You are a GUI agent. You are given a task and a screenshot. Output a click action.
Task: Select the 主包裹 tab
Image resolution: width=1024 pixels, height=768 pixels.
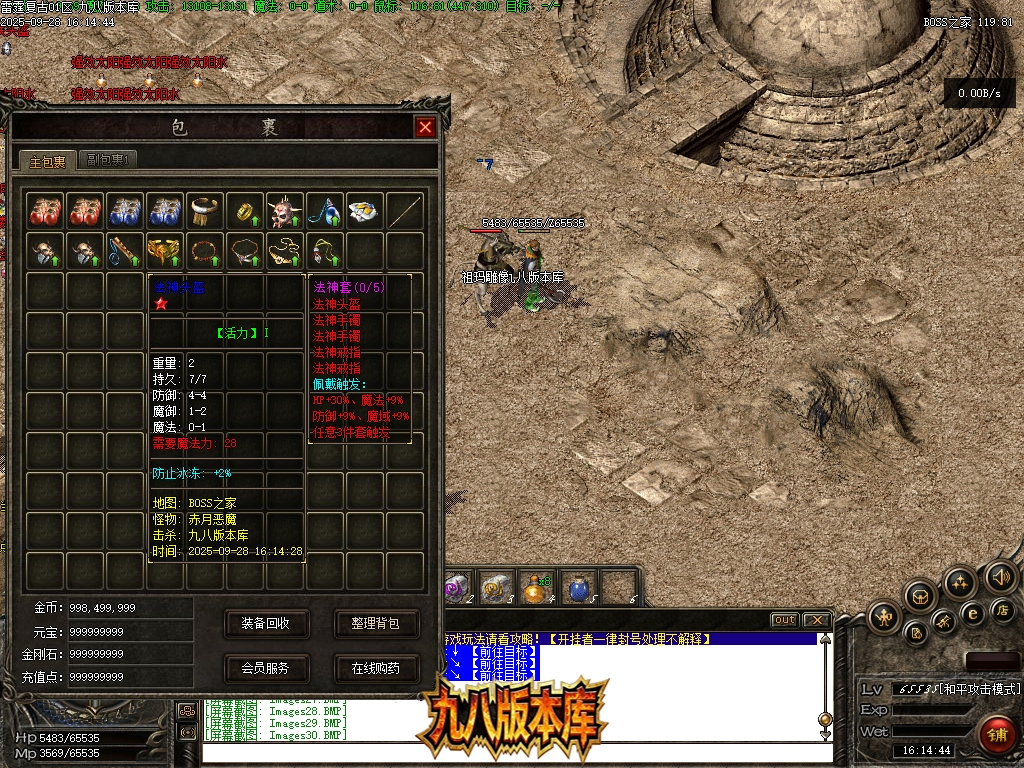(47, 160)
